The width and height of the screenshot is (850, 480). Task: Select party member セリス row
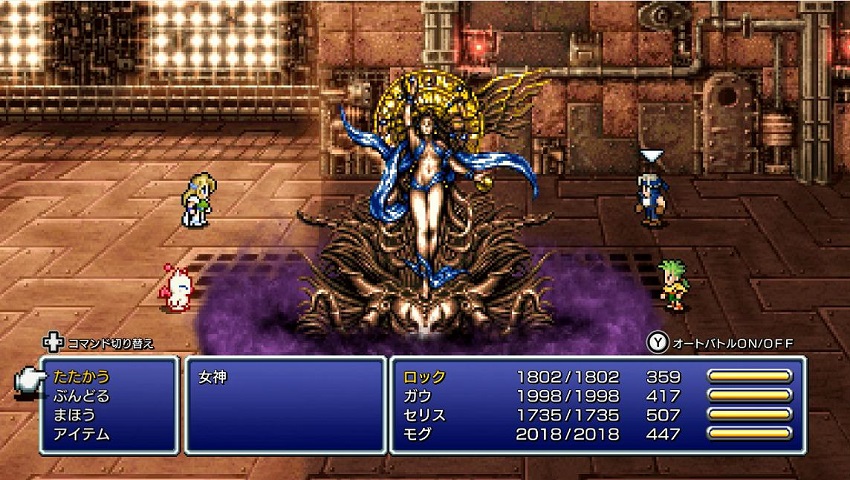[424, 415]
